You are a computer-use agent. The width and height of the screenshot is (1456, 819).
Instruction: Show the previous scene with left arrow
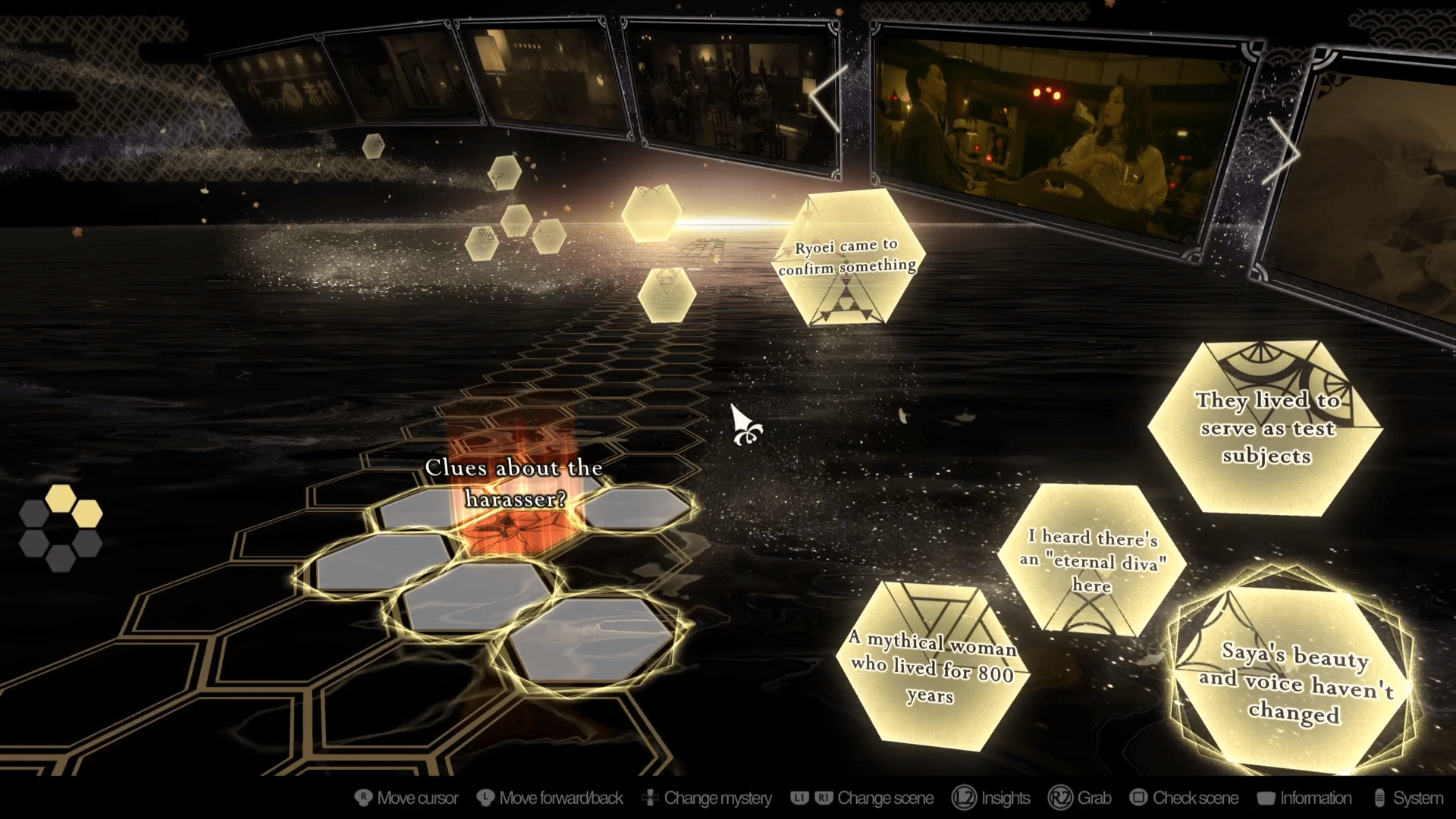[827, 99]
